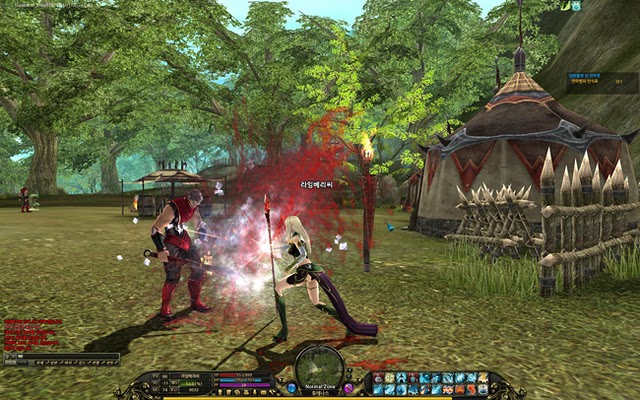Click the blue orb left of minimap
The image size is (640, 400).
coord(291,387)
